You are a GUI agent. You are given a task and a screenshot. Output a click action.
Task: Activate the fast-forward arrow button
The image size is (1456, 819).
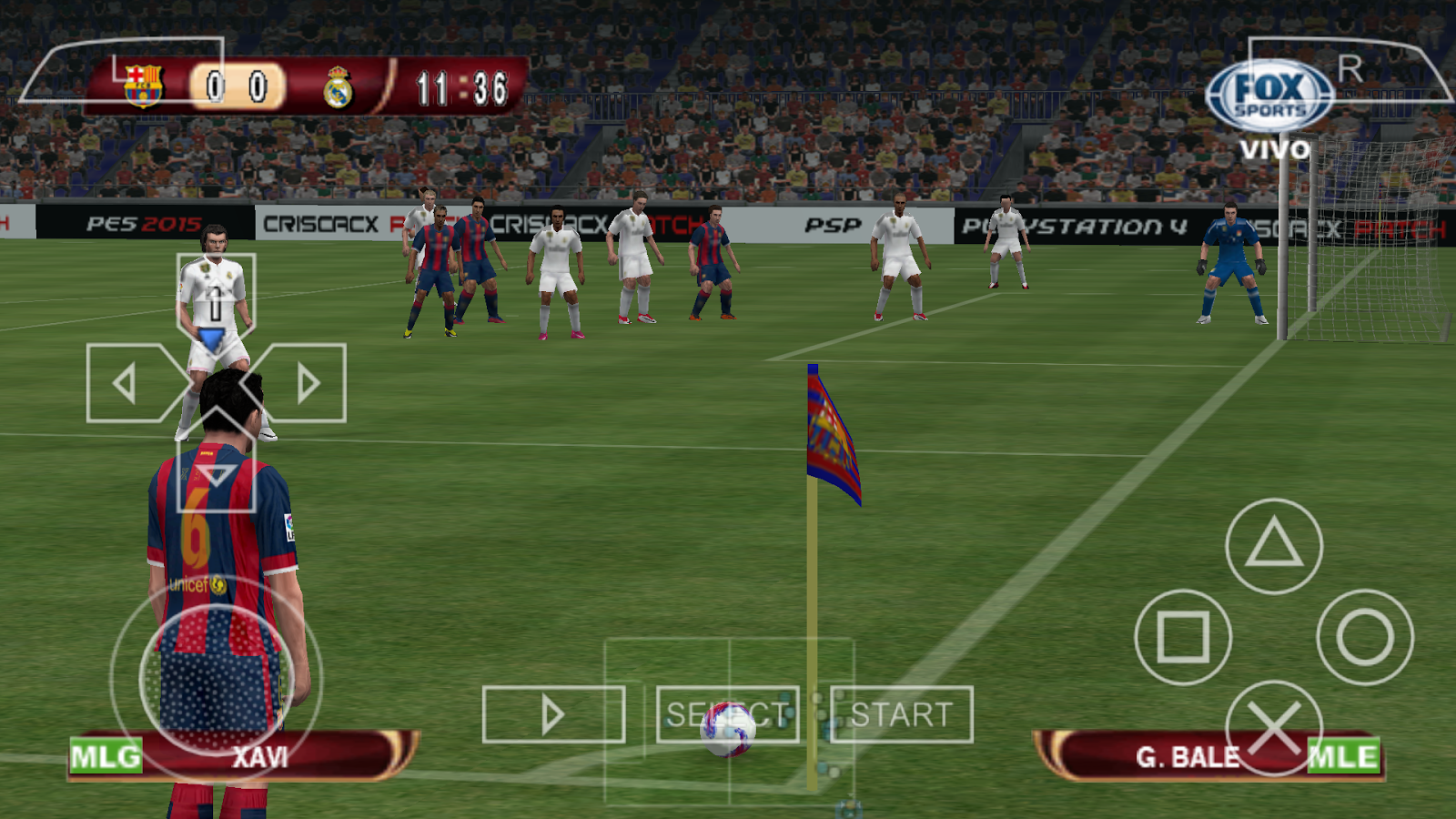pos(553,714)
